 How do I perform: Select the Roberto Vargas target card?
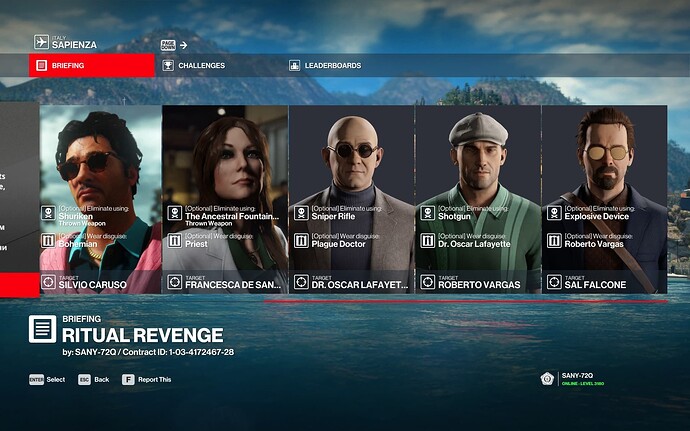click(x=478, y=199)
